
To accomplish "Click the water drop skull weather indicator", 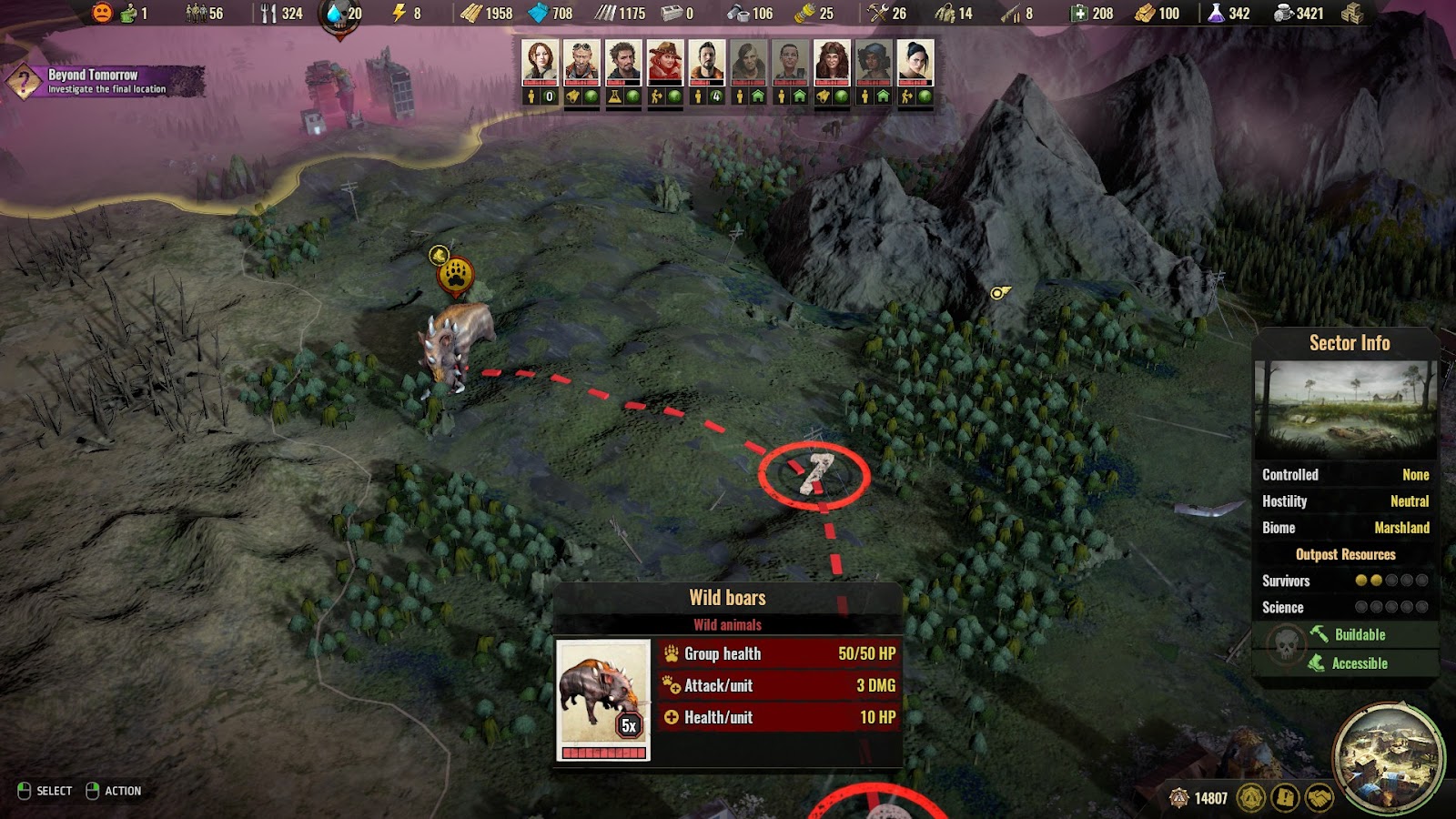I will pyautogui.click(x=338, y=15).
